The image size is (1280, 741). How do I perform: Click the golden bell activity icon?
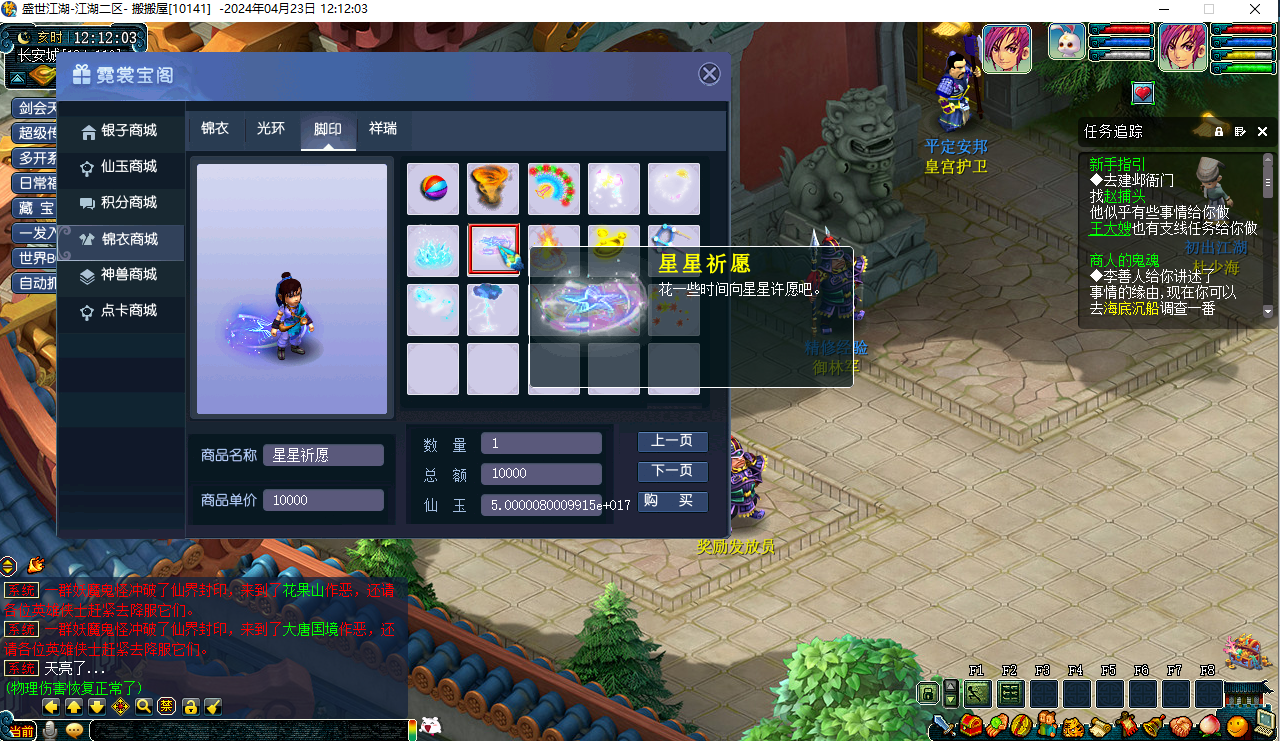[1152, 724]
